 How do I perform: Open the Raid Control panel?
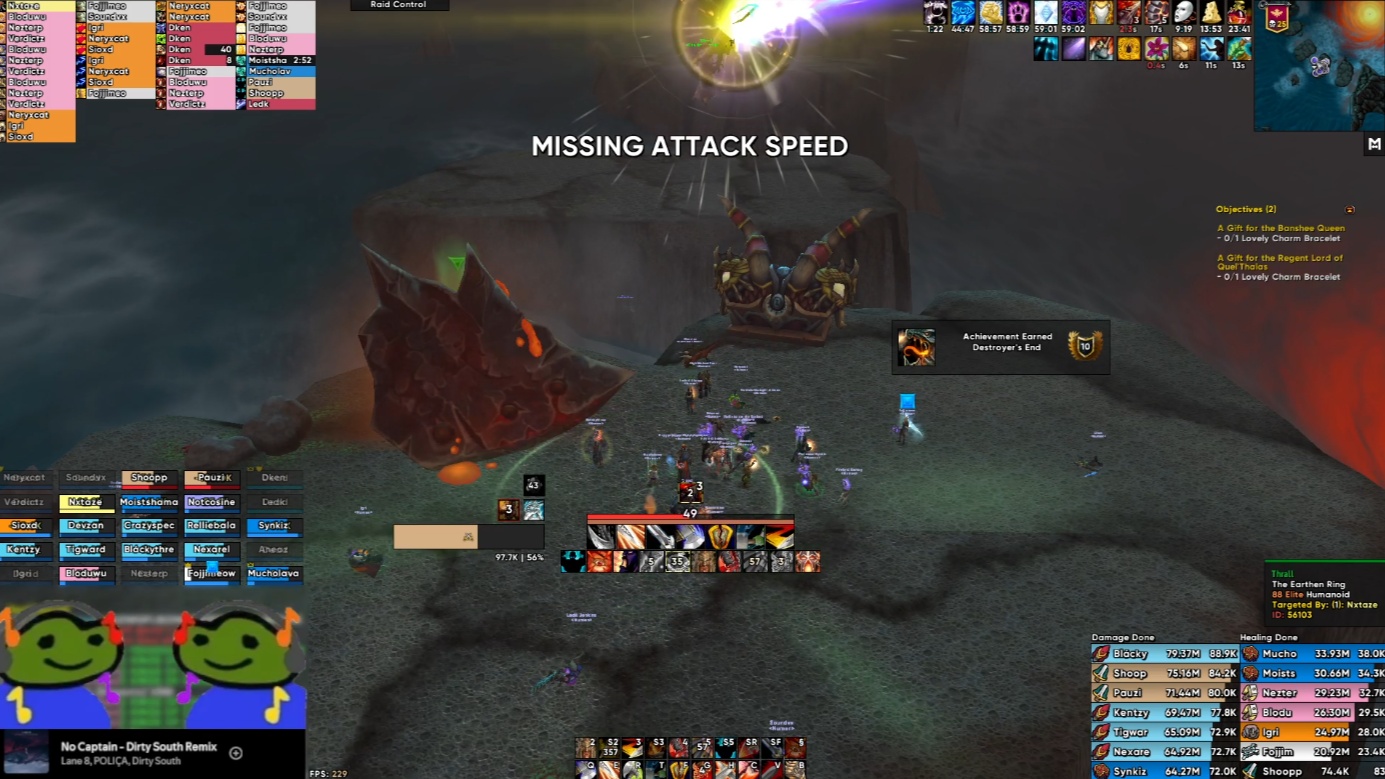[x=398, y=5]
